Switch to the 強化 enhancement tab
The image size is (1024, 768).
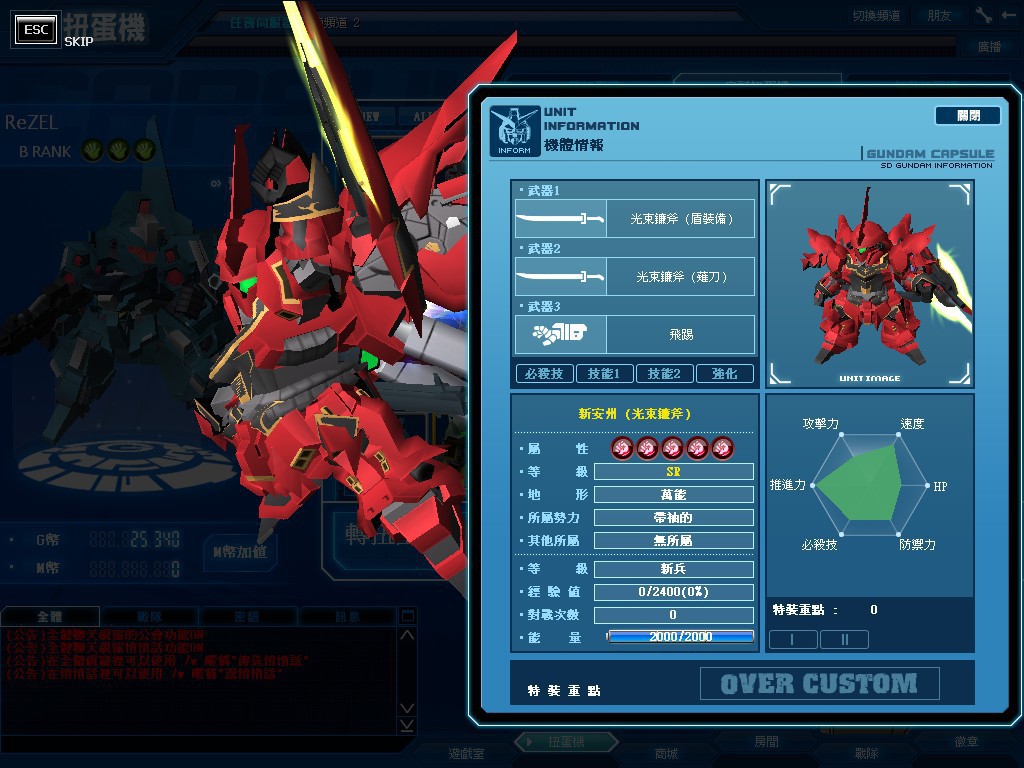[x=725, y=374]
